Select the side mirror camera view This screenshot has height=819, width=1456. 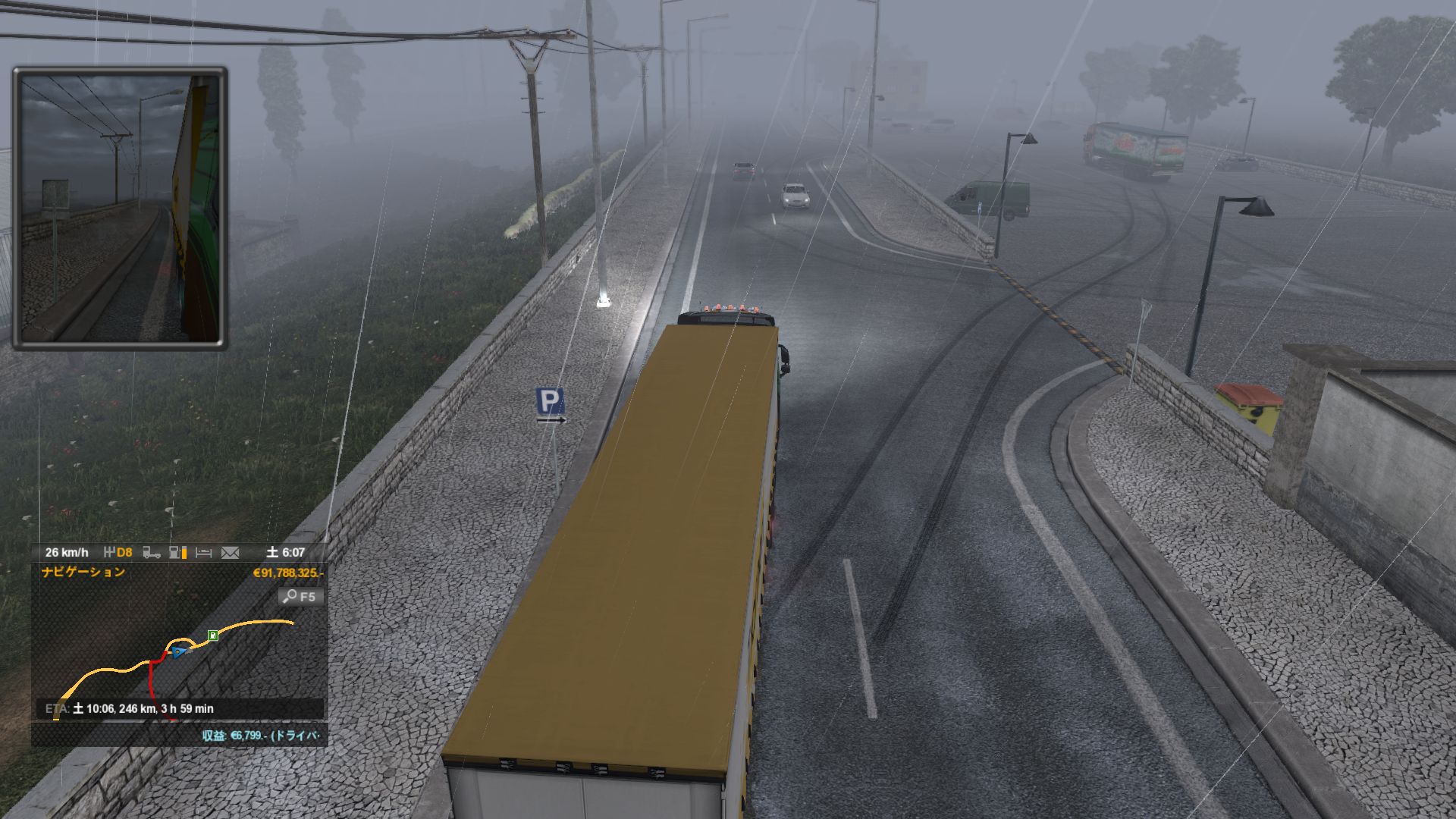coord(120,208)
